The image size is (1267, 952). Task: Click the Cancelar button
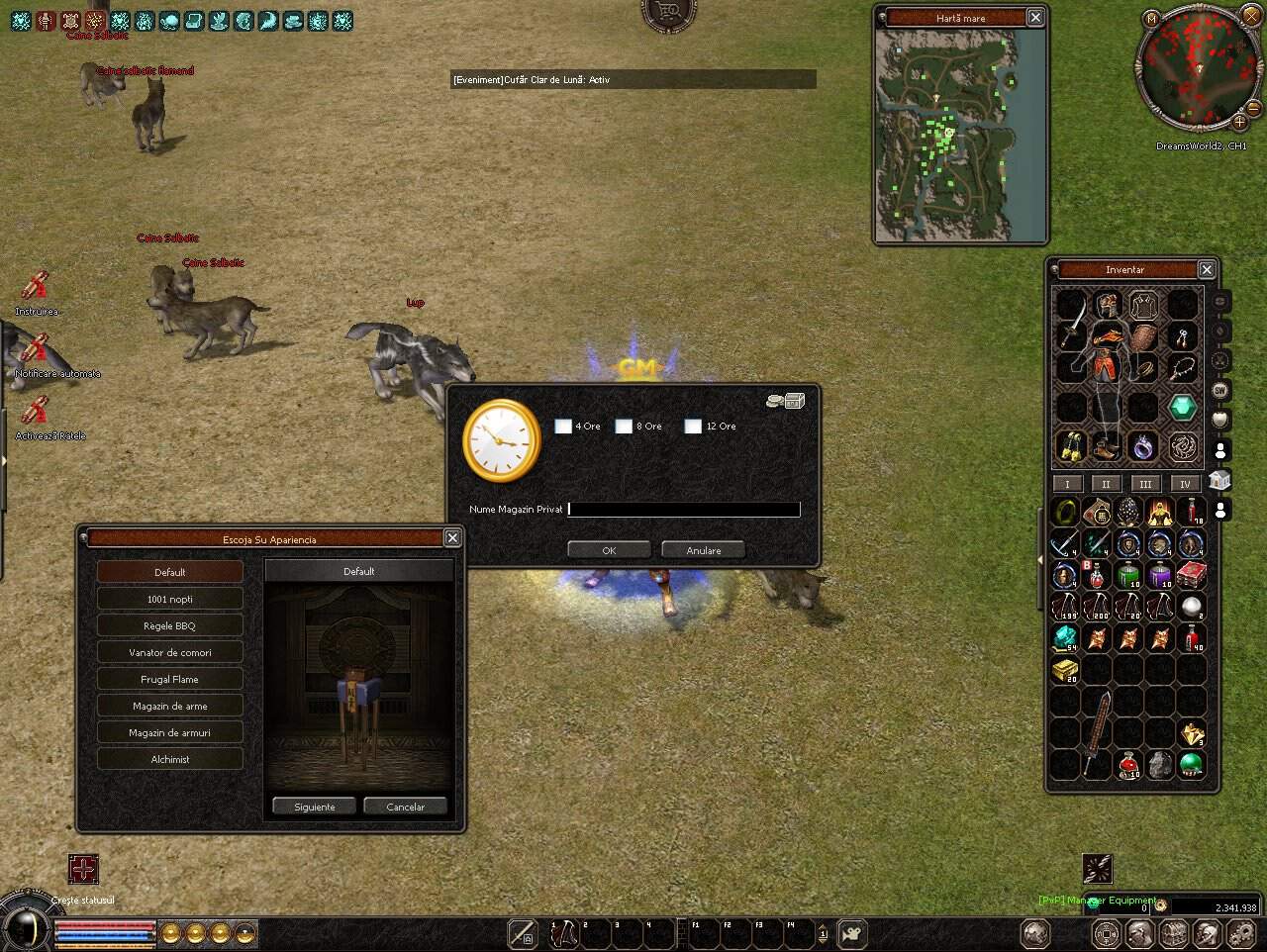(405, 807)
